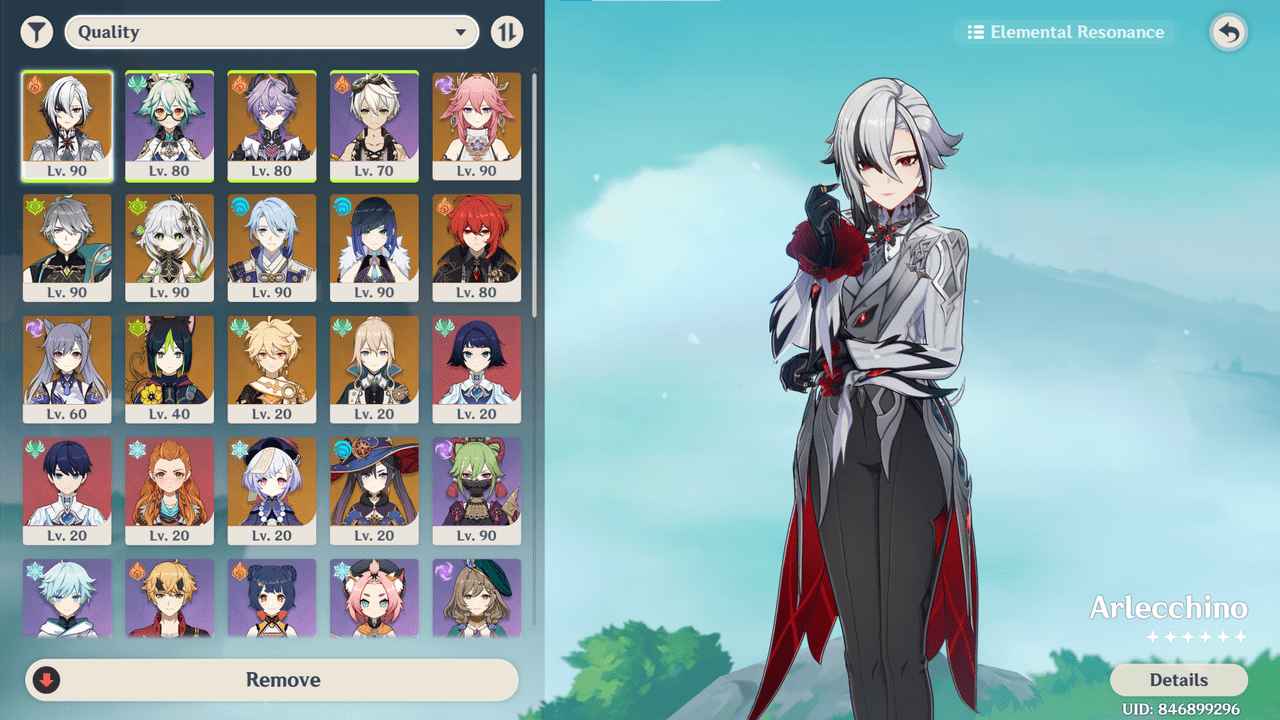The width and height of the screenshot is (1280, 720).
Task: Select Mona Lv. 20
Action: 374,491
